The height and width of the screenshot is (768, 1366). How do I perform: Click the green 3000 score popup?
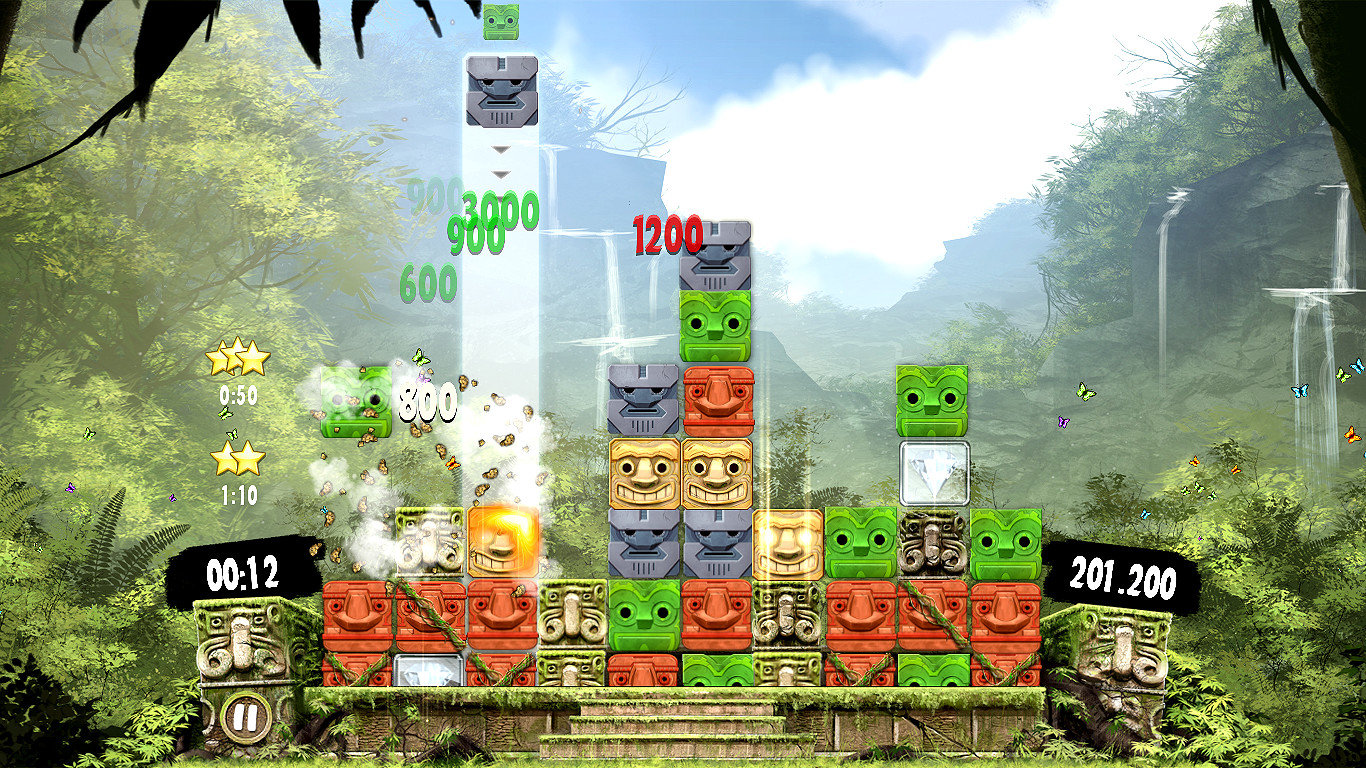coord(497,210)
